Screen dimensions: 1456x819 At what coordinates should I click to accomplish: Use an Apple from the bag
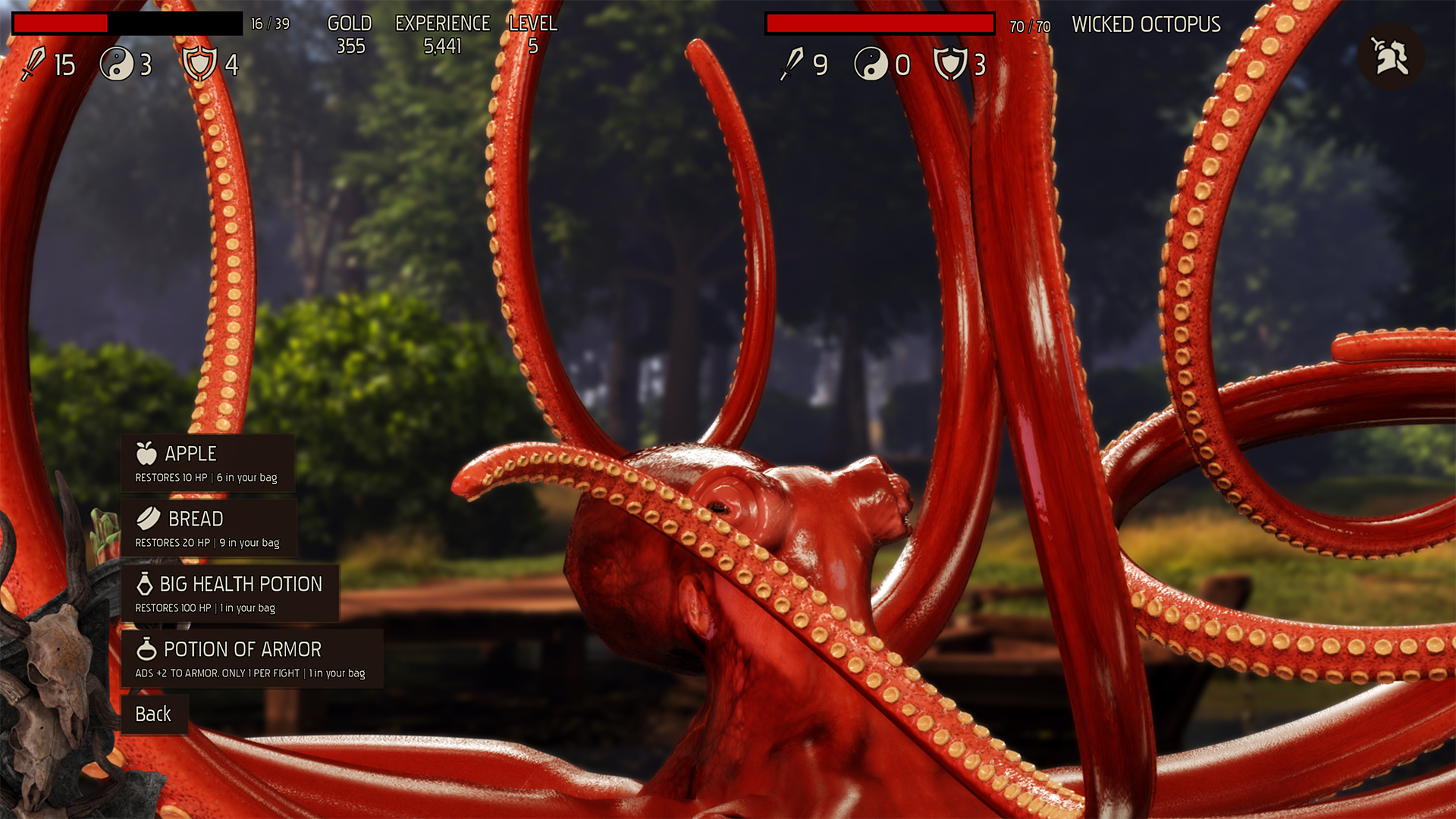207,463
